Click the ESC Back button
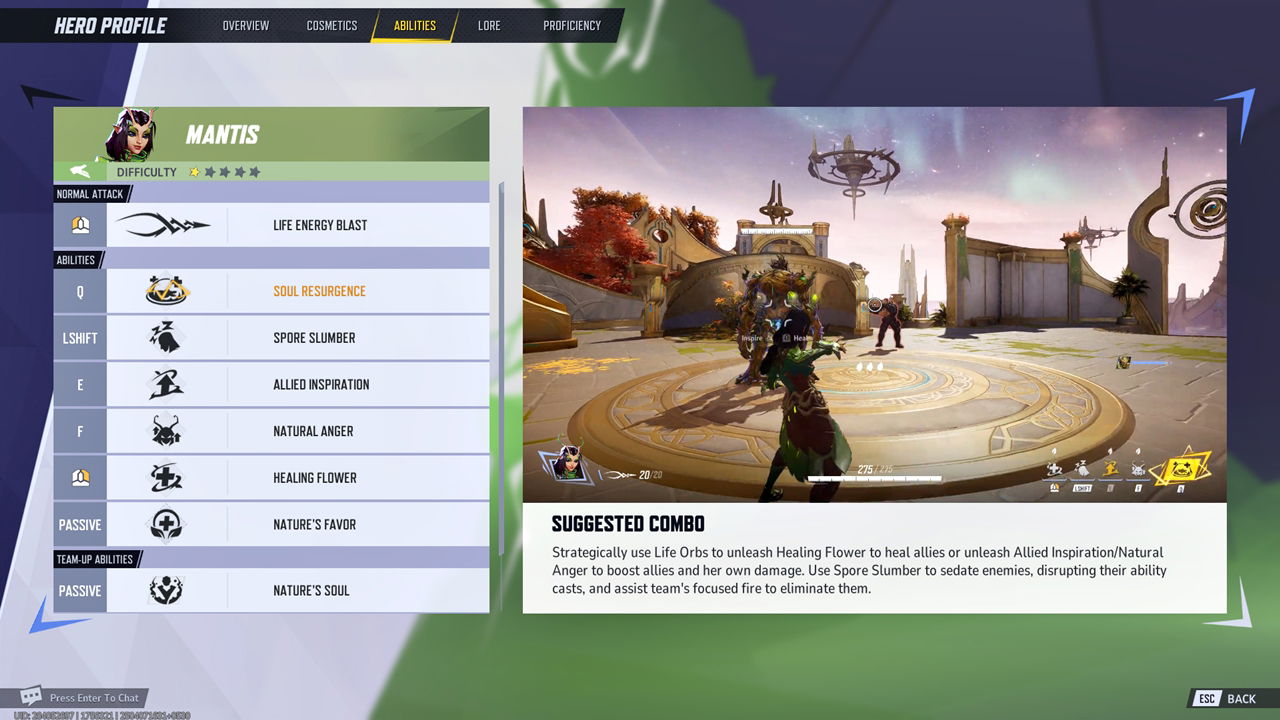This screenshot has height=720, width=1280. point(1221,698)
